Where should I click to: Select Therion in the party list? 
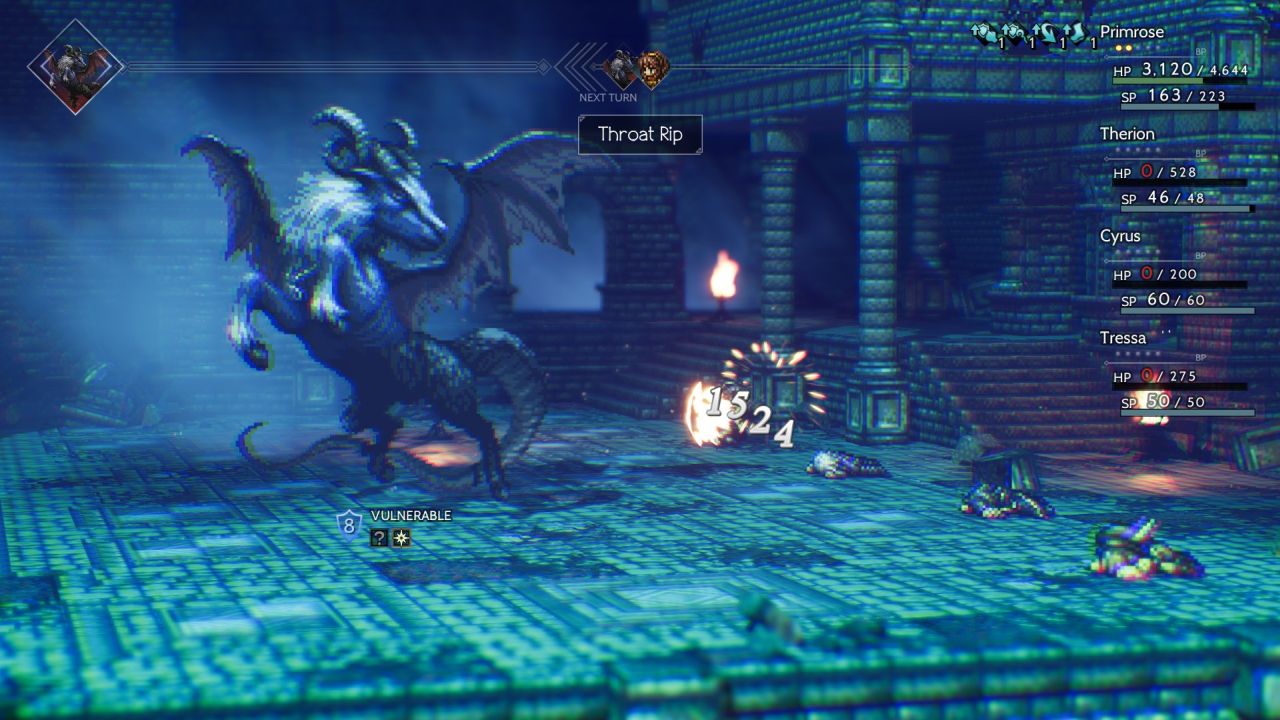(1127, 134)
